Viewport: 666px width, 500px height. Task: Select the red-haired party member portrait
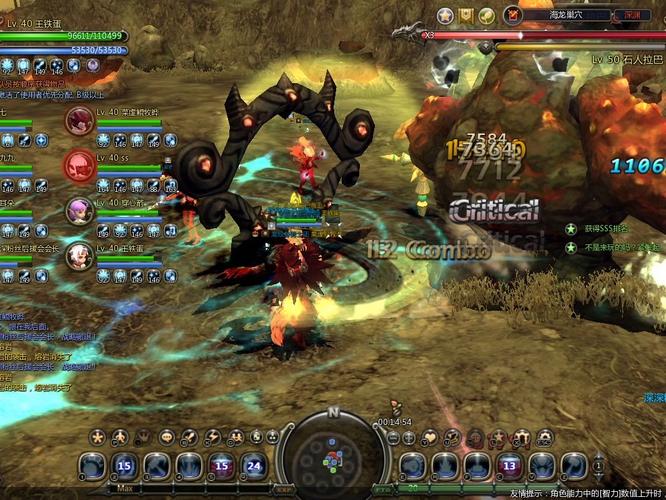tap(79, 121)
